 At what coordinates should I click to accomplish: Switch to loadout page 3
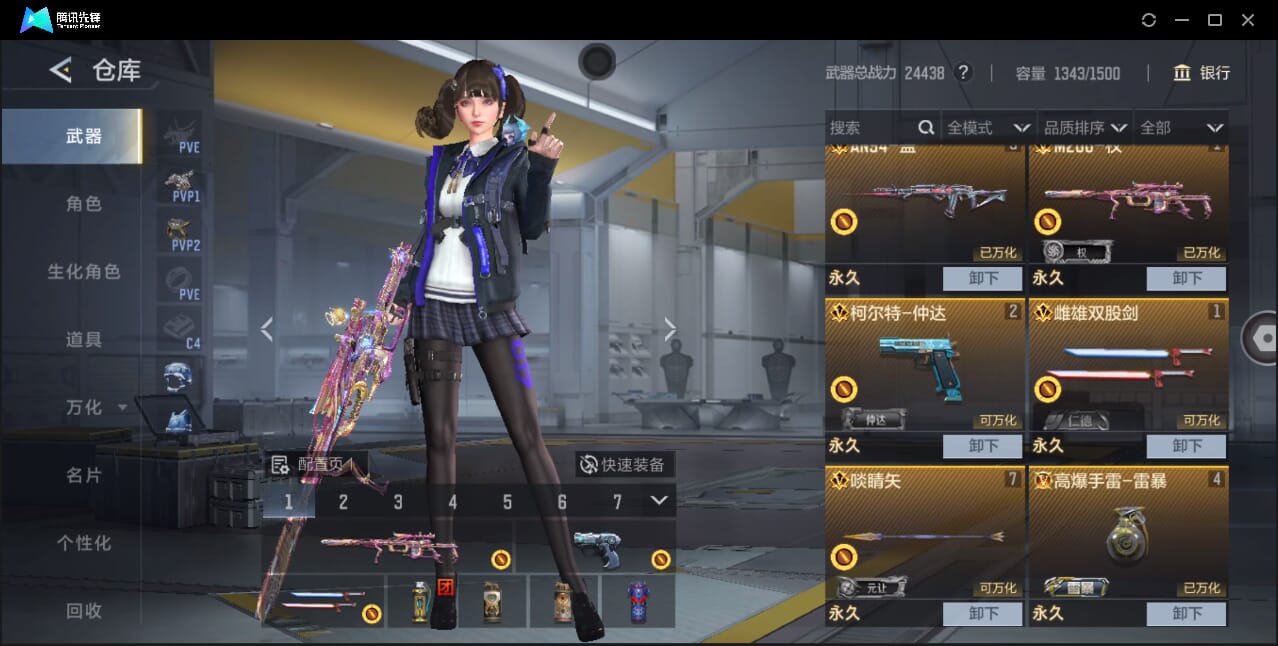click(398, 502)
